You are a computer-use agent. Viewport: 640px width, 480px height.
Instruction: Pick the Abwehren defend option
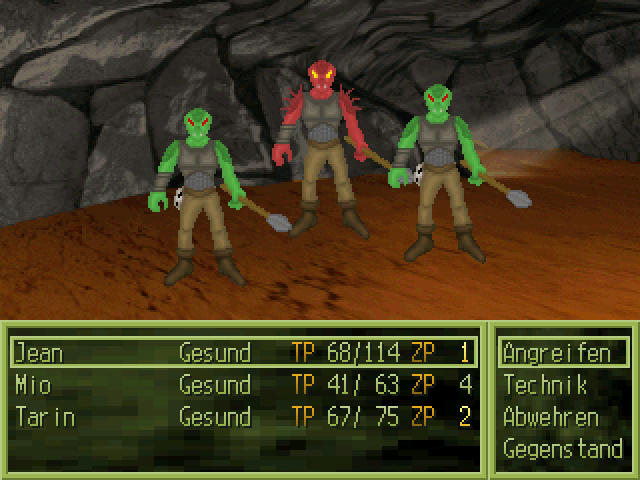551,417
